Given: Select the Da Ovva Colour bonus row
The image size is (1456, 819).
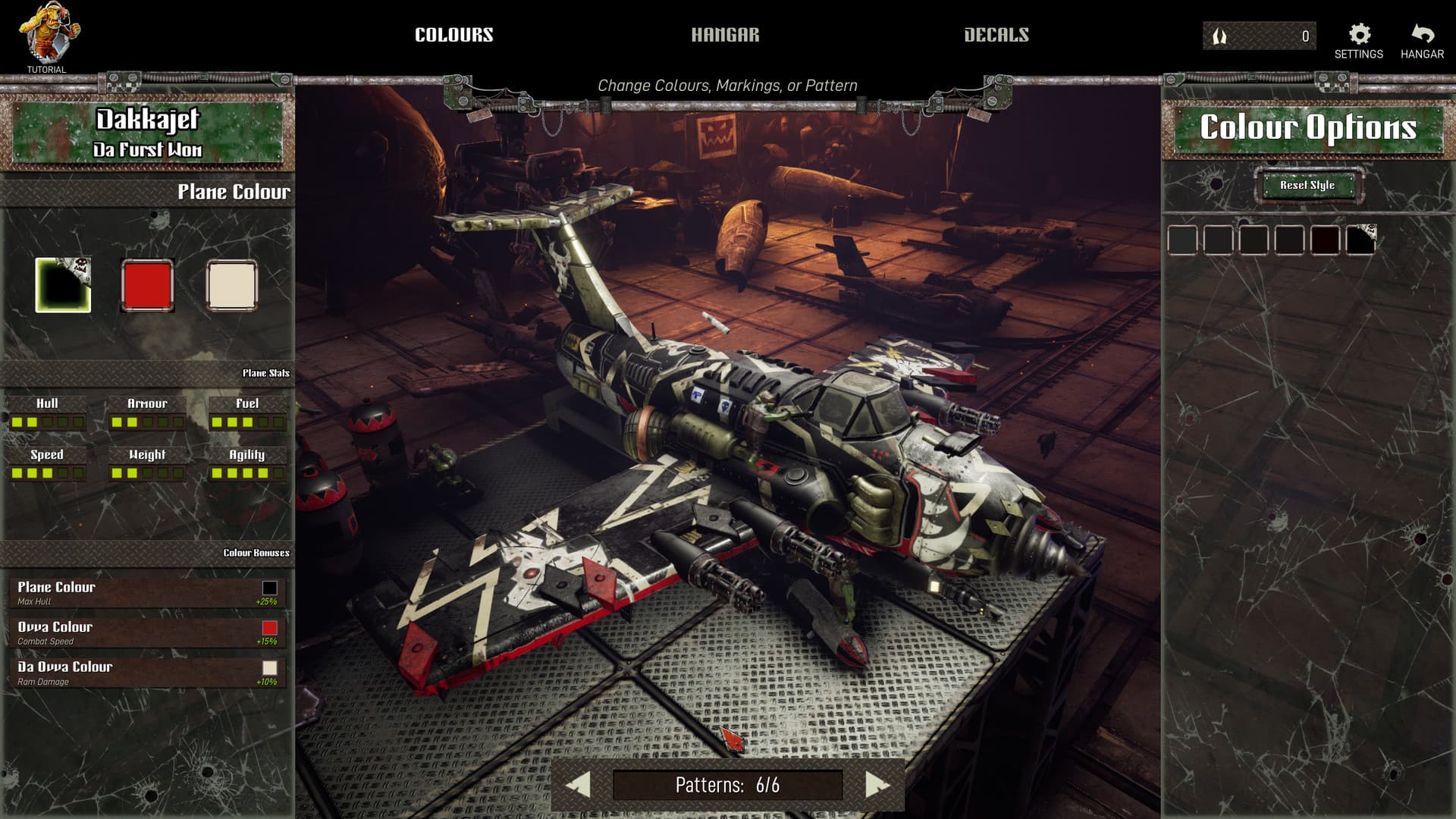Looking at the screenshot, I should [144, 673].
